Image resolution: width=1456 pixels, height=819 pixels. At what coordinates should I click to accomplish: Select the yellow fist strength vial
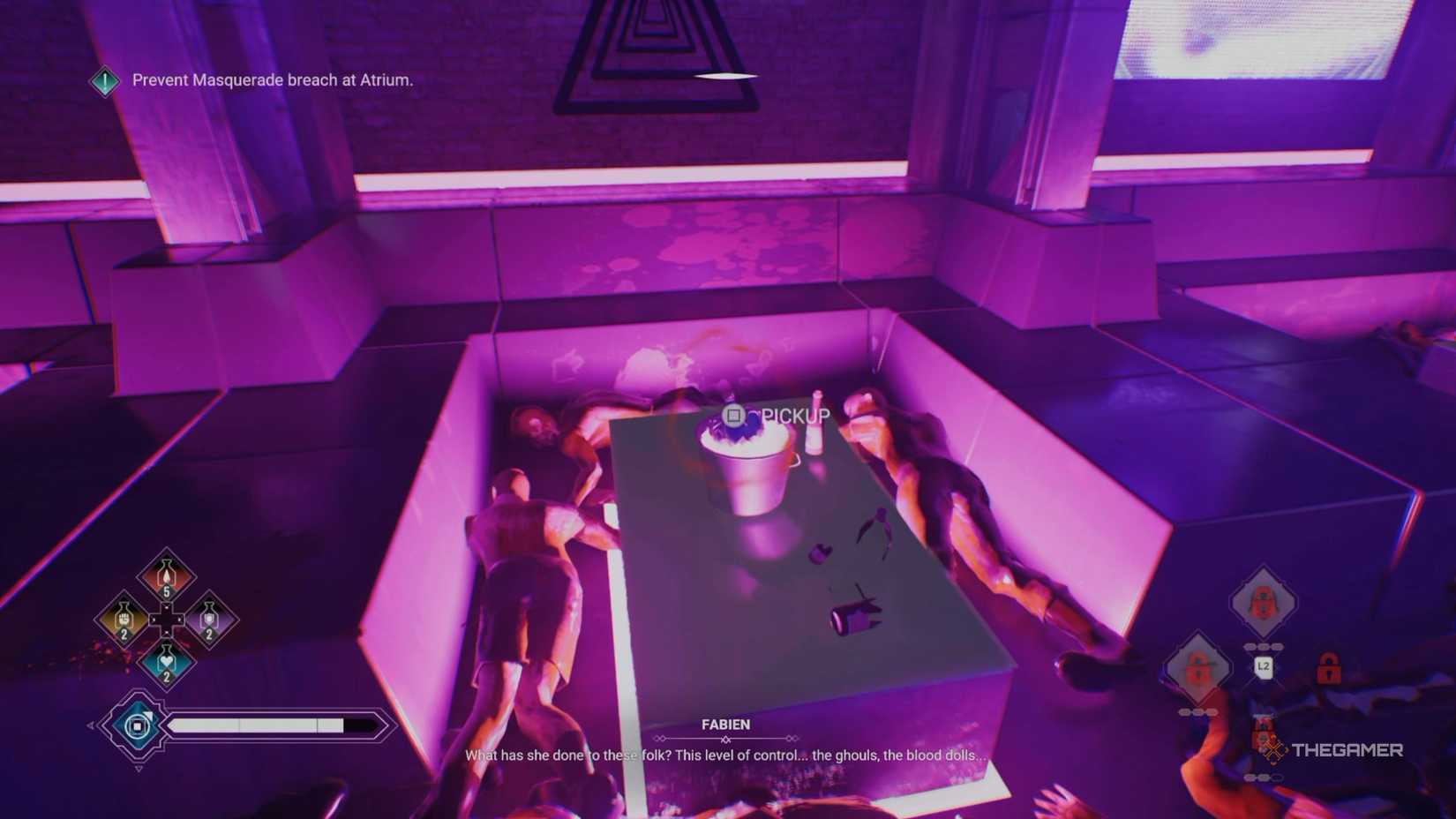point(123,620)
